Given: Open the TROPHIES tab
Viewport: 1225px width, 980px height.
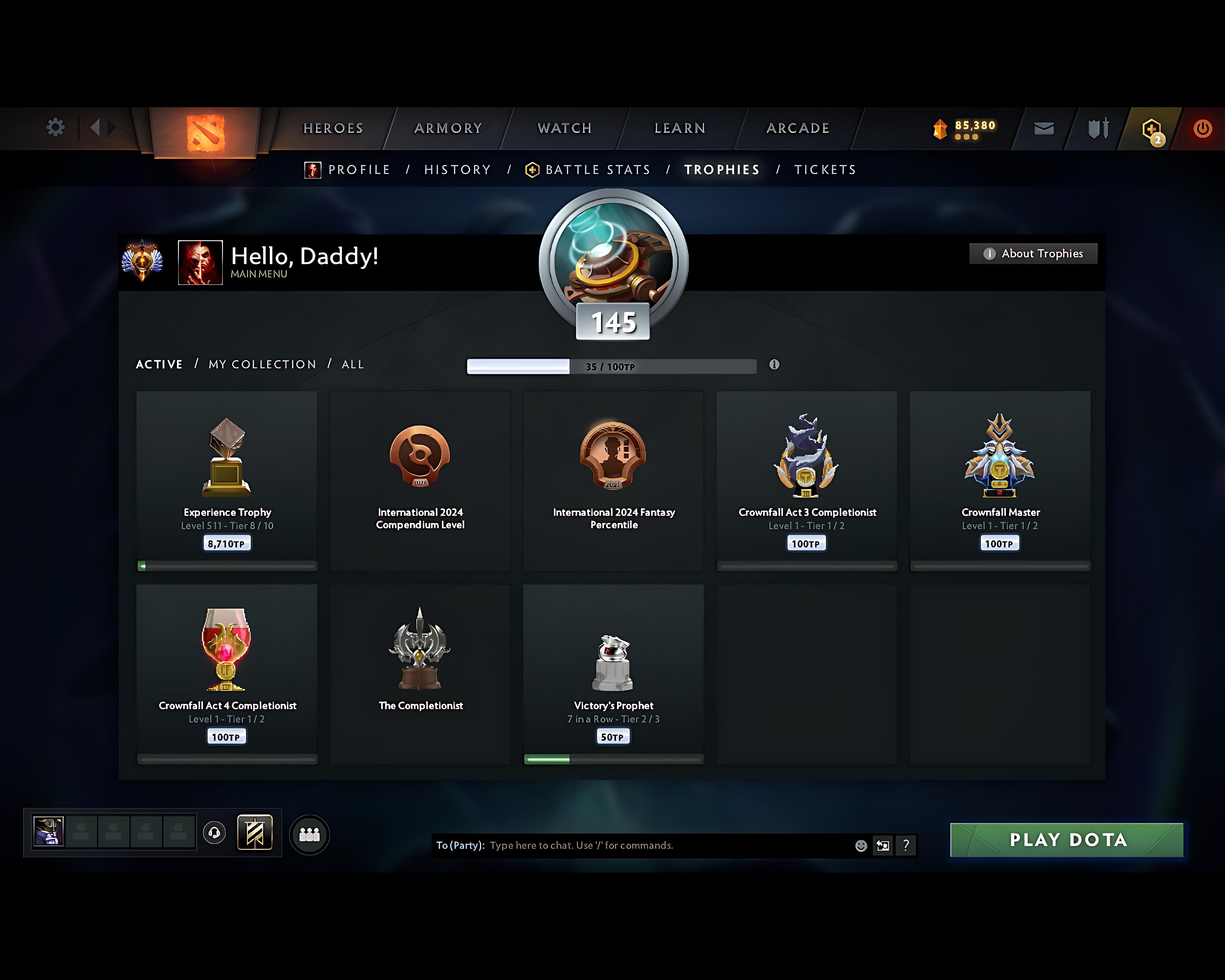Looking at the screenshot, I should [722, 169].
